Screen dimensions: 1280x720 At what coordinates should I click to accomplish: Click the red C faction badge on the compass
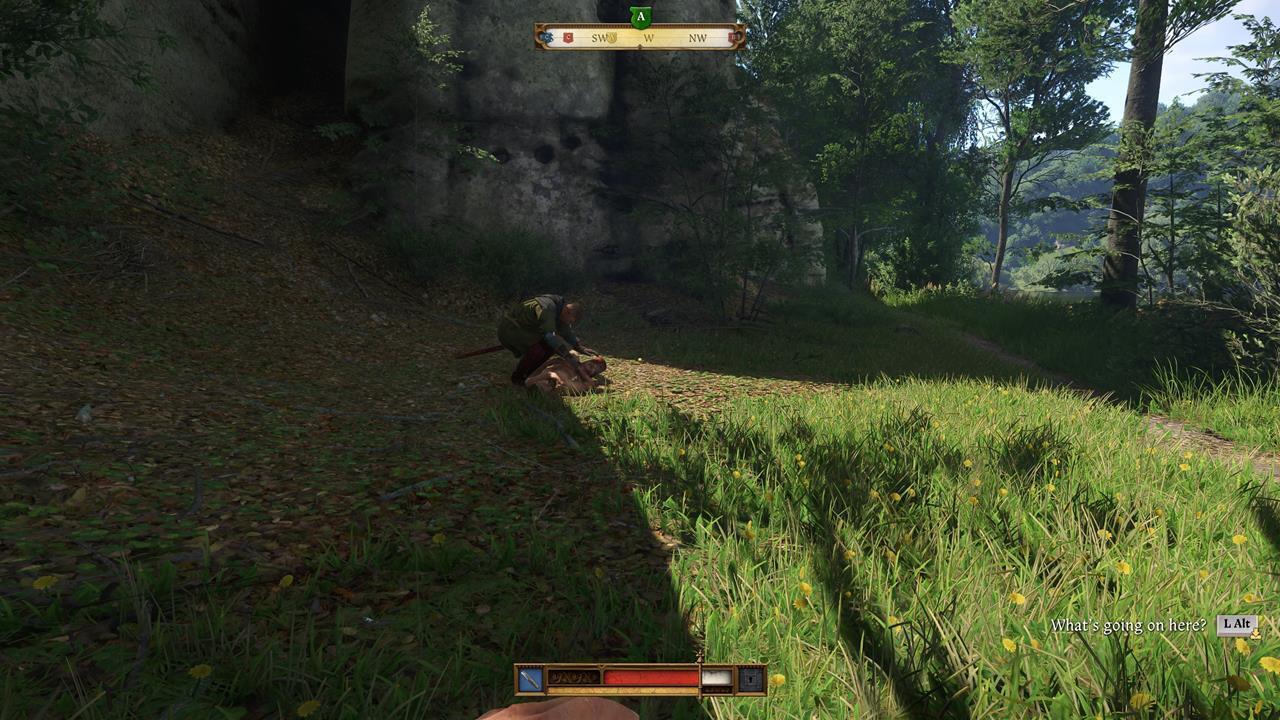(568, 36)
